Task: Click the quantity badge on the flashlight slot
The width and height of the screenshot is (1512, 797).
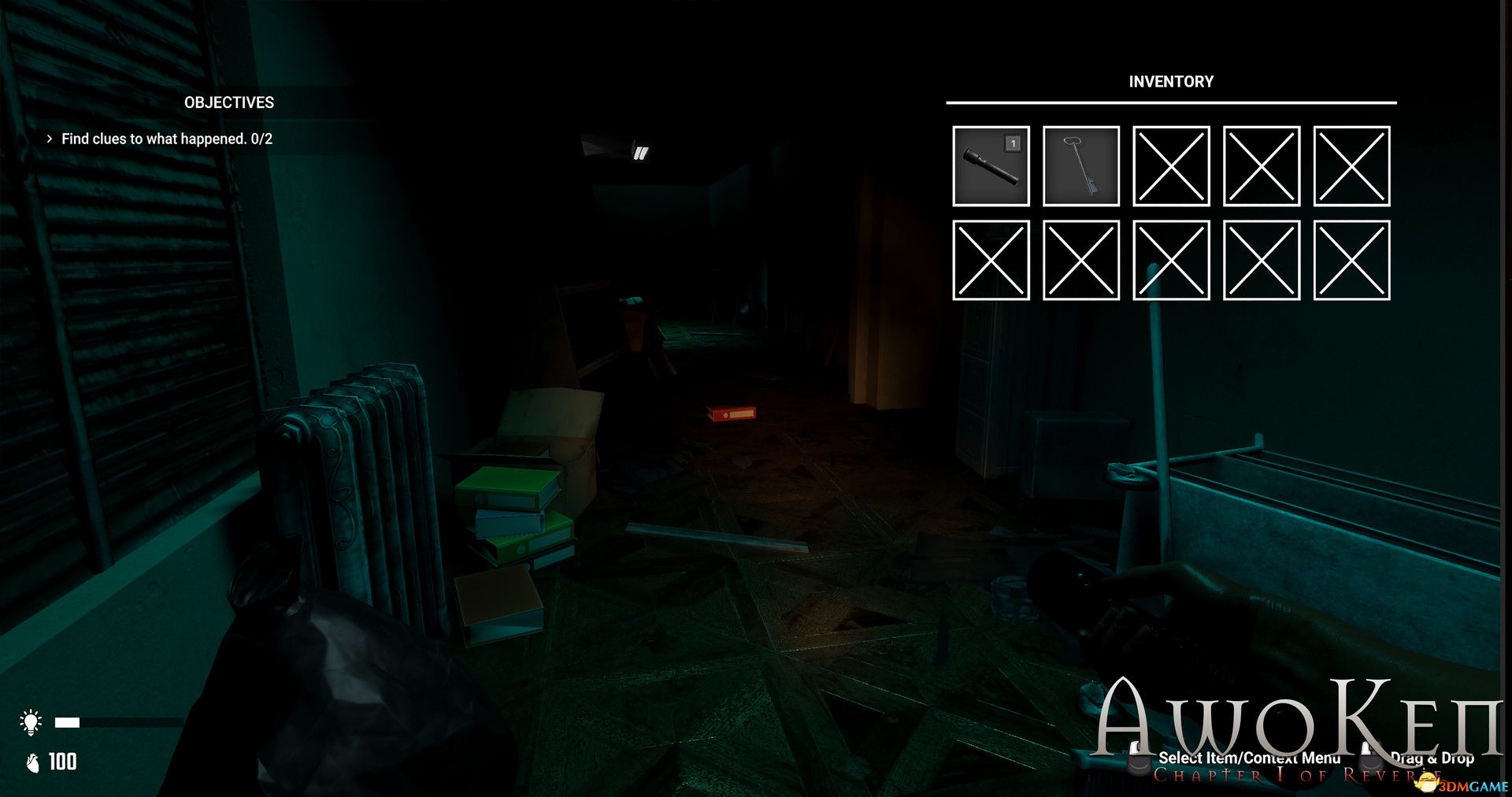Action: [1014, 143]
